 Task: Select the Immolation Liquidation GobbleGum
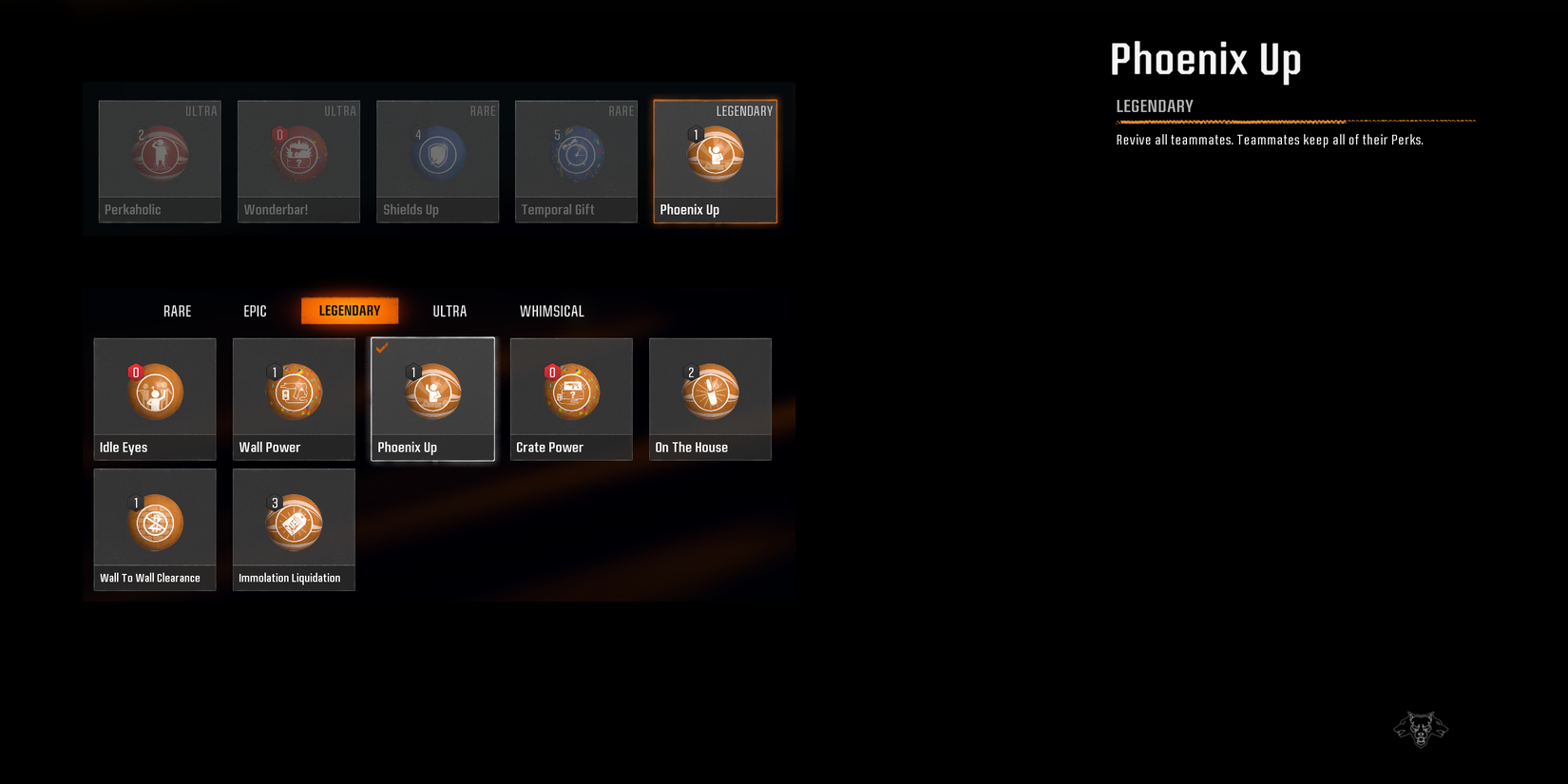click(x=294, y=522)
